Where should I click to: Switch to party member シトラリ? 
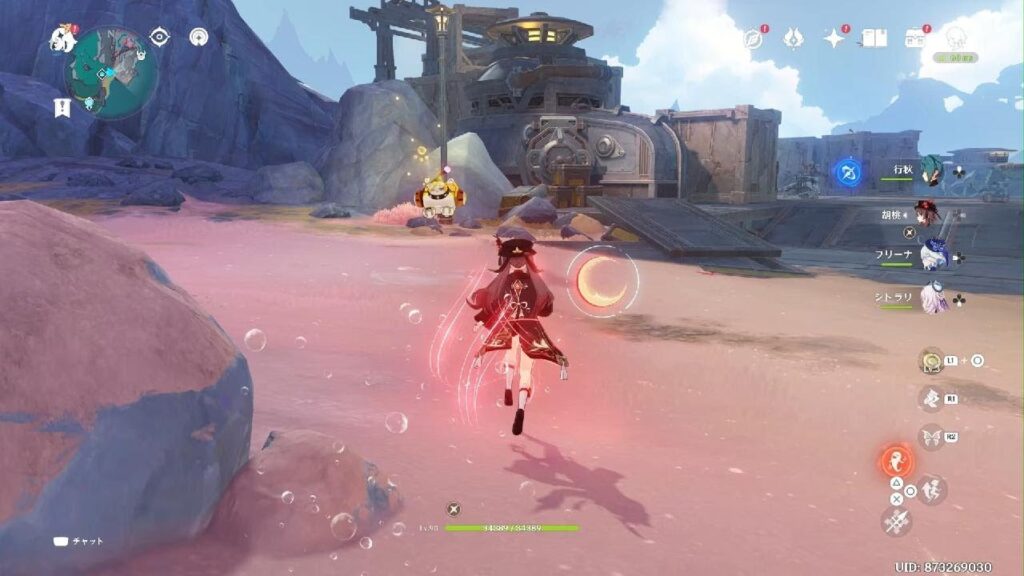click(x=933, y=298)
